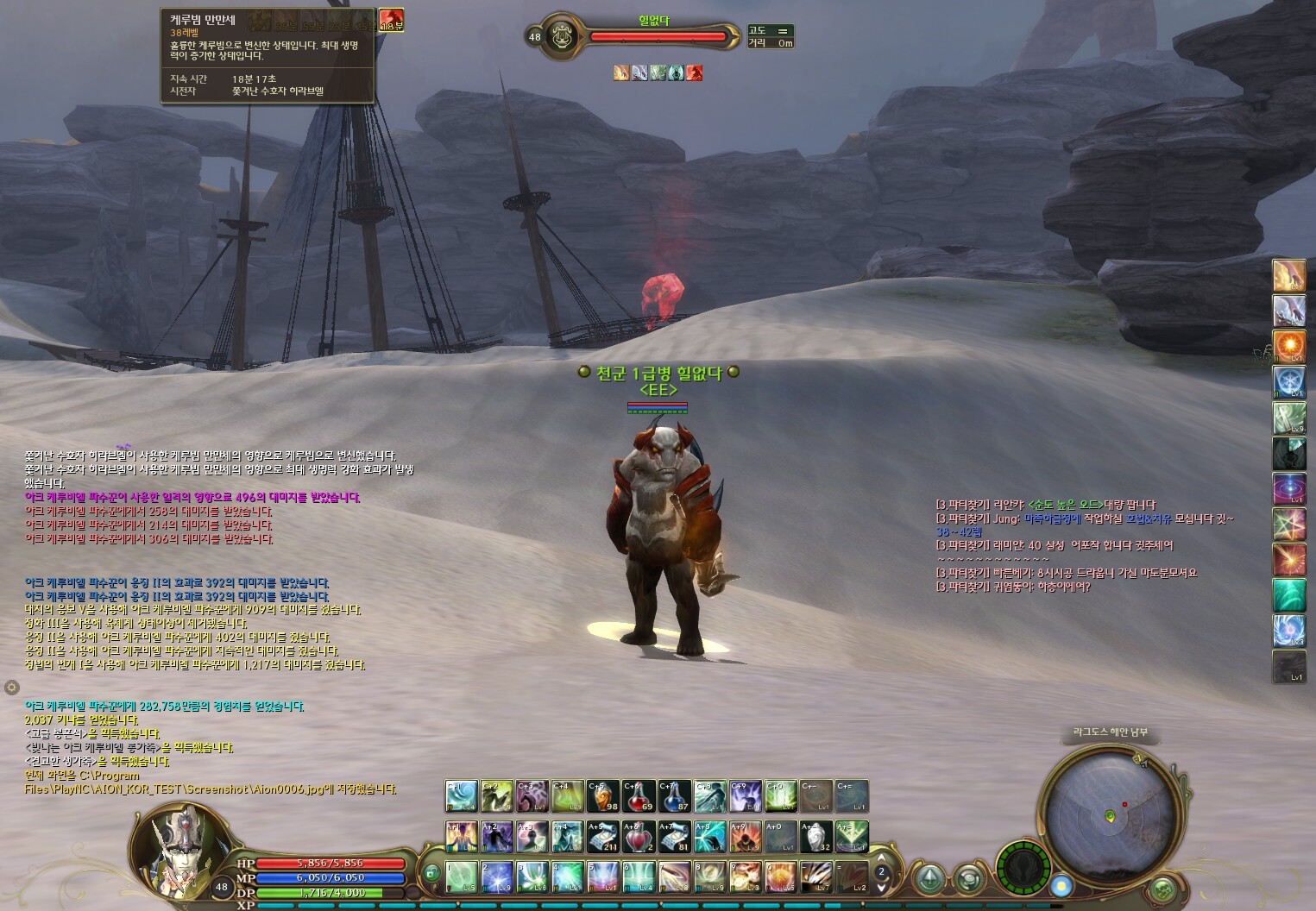Open the chat window settings gear
Screen dimensions: 1316x911
(11, 687)
